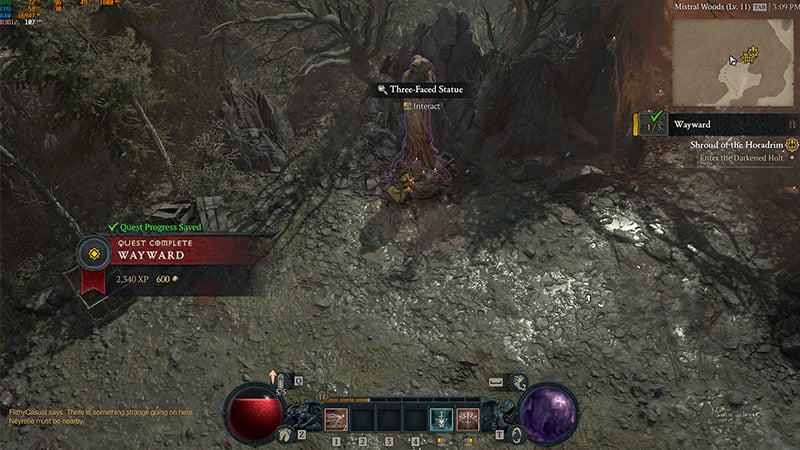Image resolution: width=800 pixels, height=450 pixels.
Task: Click the quest marker on the minimap
Action: (x=751, y=54)
